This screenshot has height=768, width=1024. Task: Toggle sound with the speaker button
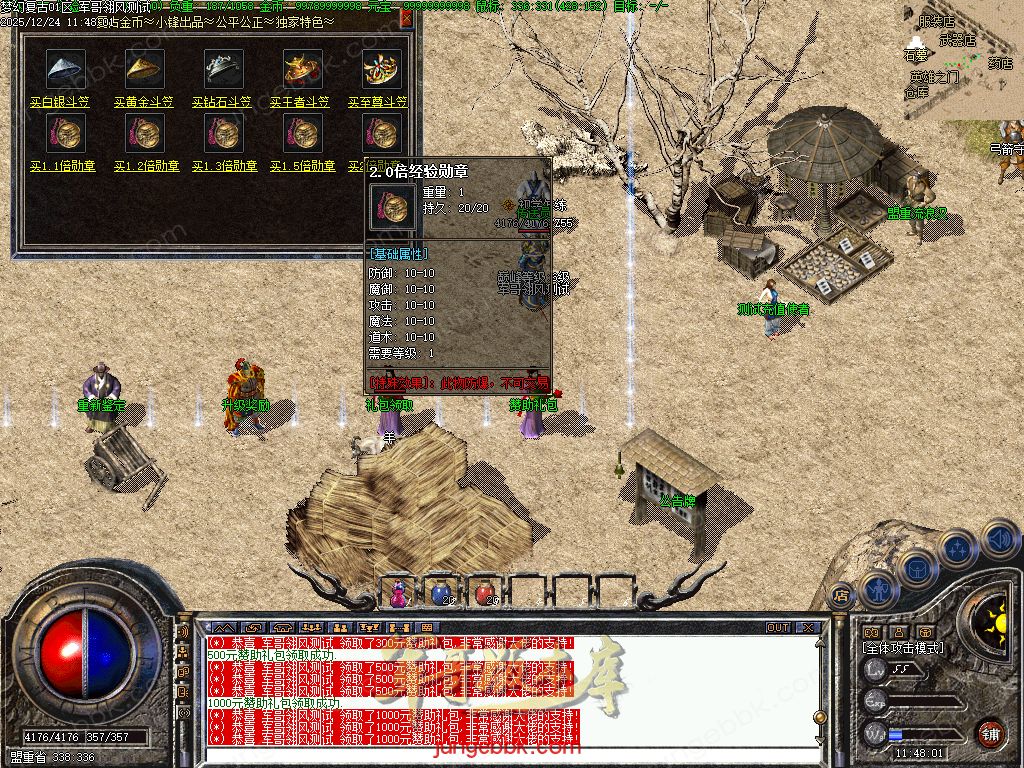(999, 539)
